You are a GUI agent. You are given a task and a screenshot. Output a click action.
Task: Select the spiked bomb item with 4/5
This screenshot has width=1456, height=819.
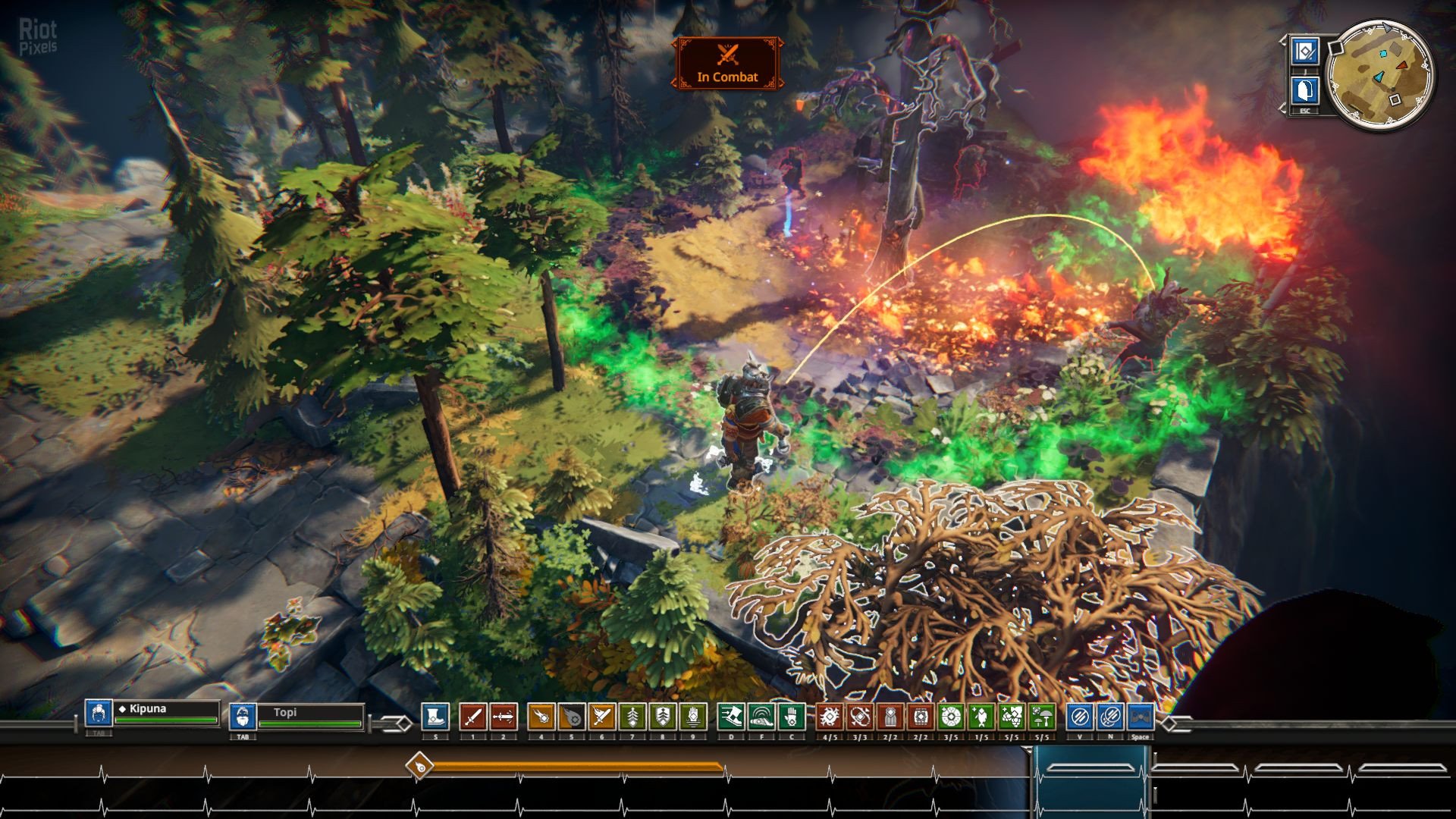click(x=830, y=717)
